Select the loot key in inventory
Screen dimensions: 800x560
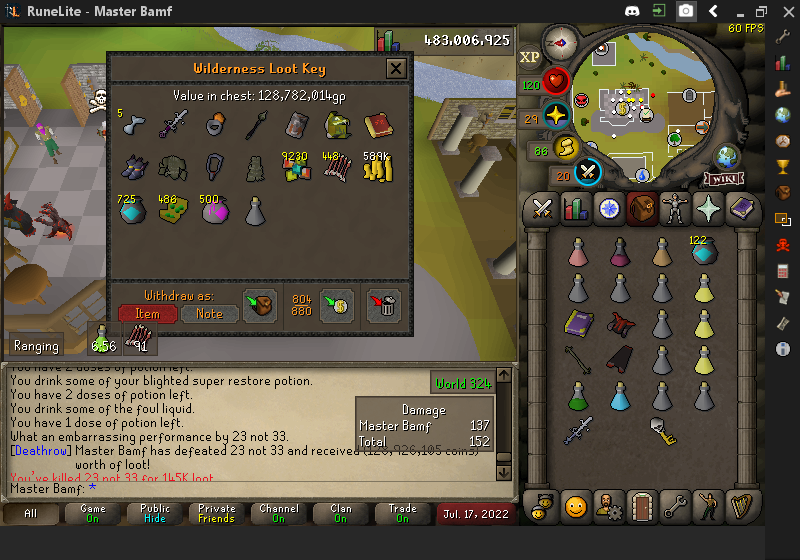660,431
